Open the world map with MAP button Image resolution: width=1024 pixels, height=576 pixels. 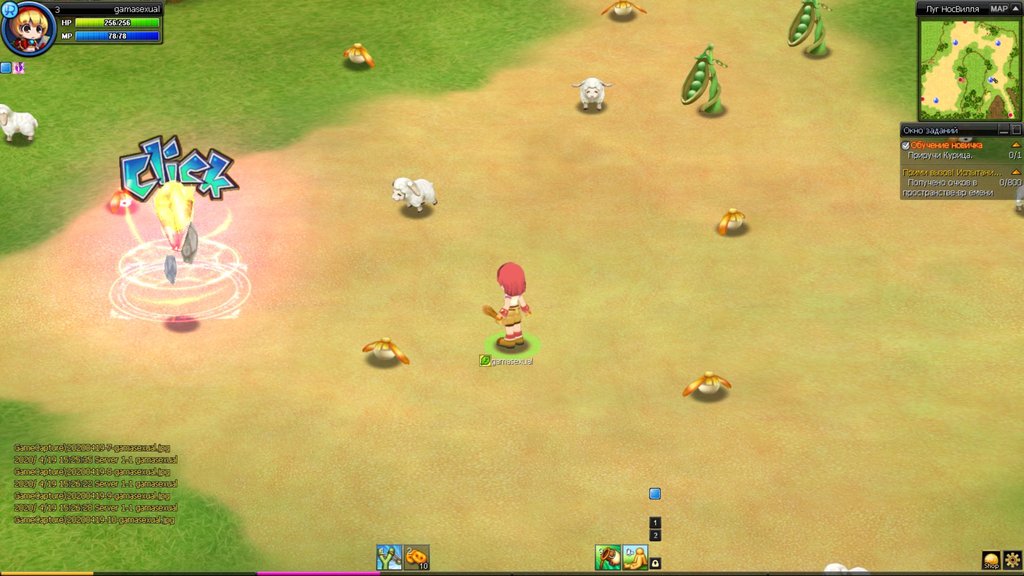click(x=999, y=8)
